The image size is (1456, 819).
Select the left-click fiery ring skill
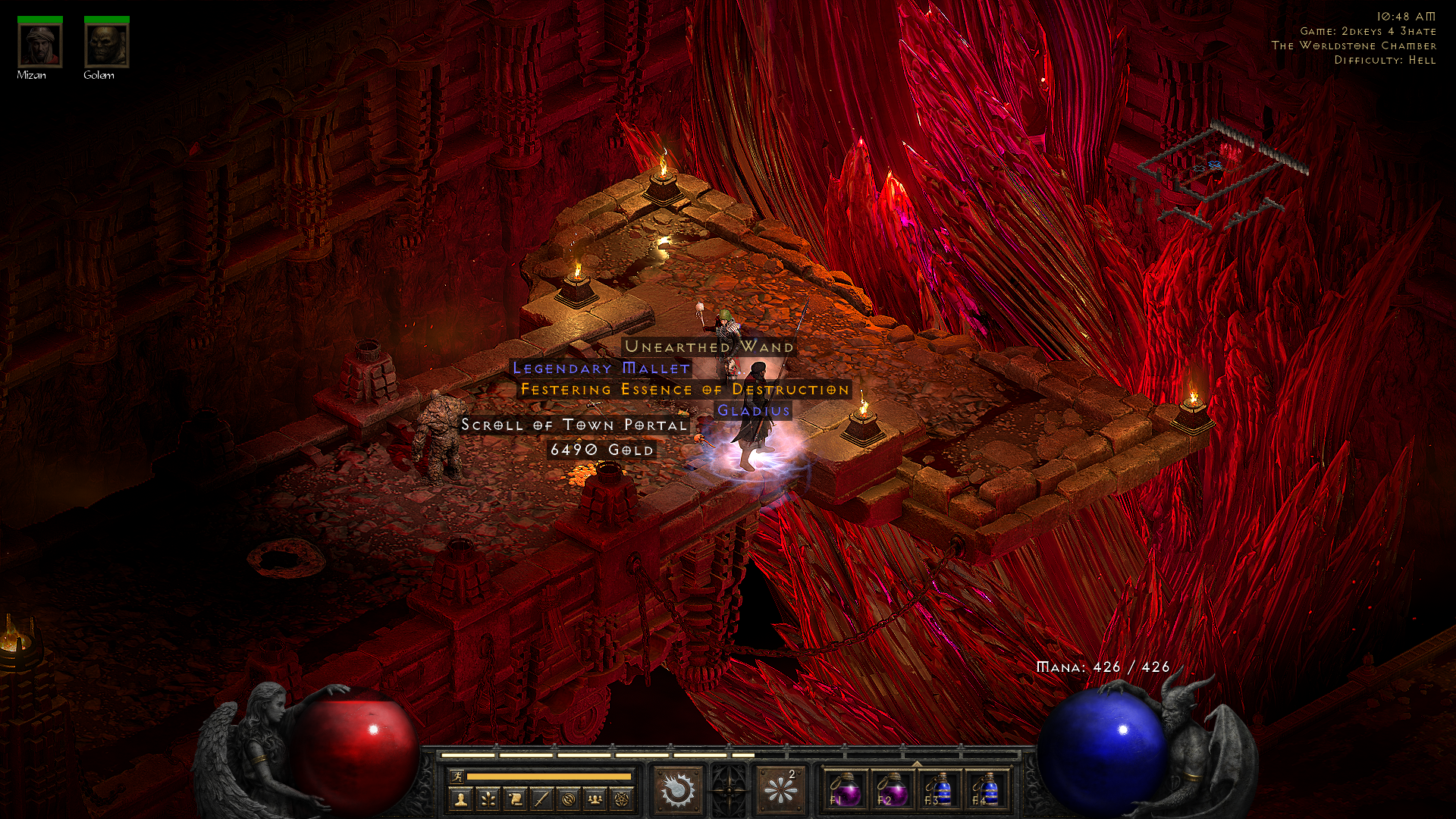pyautogui.click(x=677, y=790)
